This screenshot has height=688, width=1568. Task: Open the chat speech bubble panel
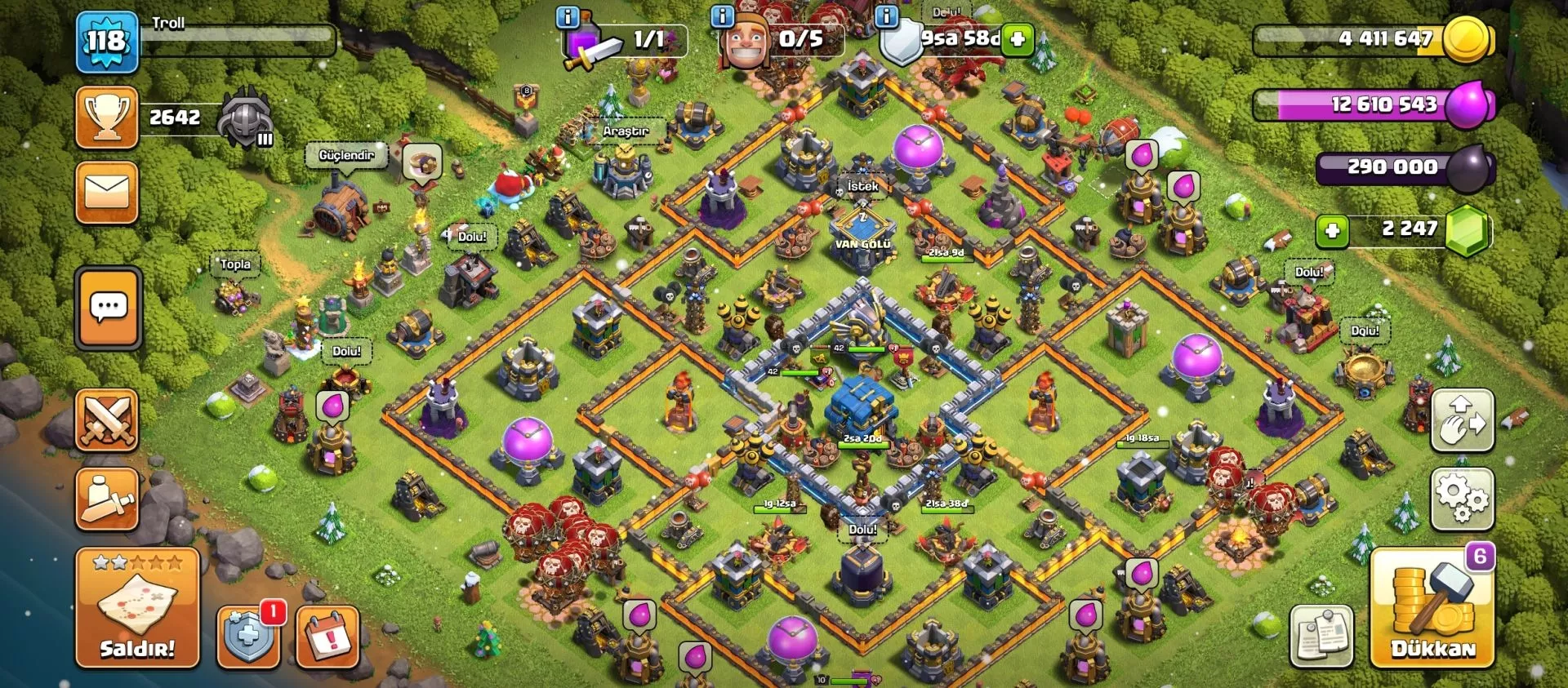[x=108, y=308]
